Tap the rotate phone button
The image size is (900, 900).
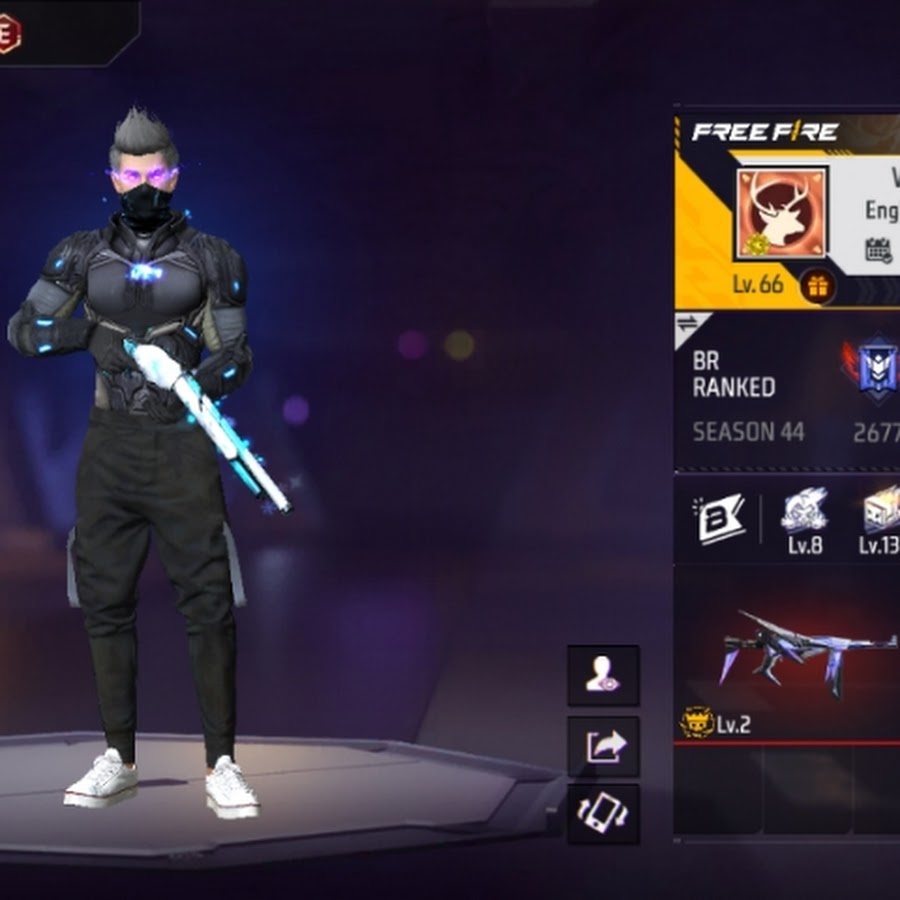pos(603,814)
